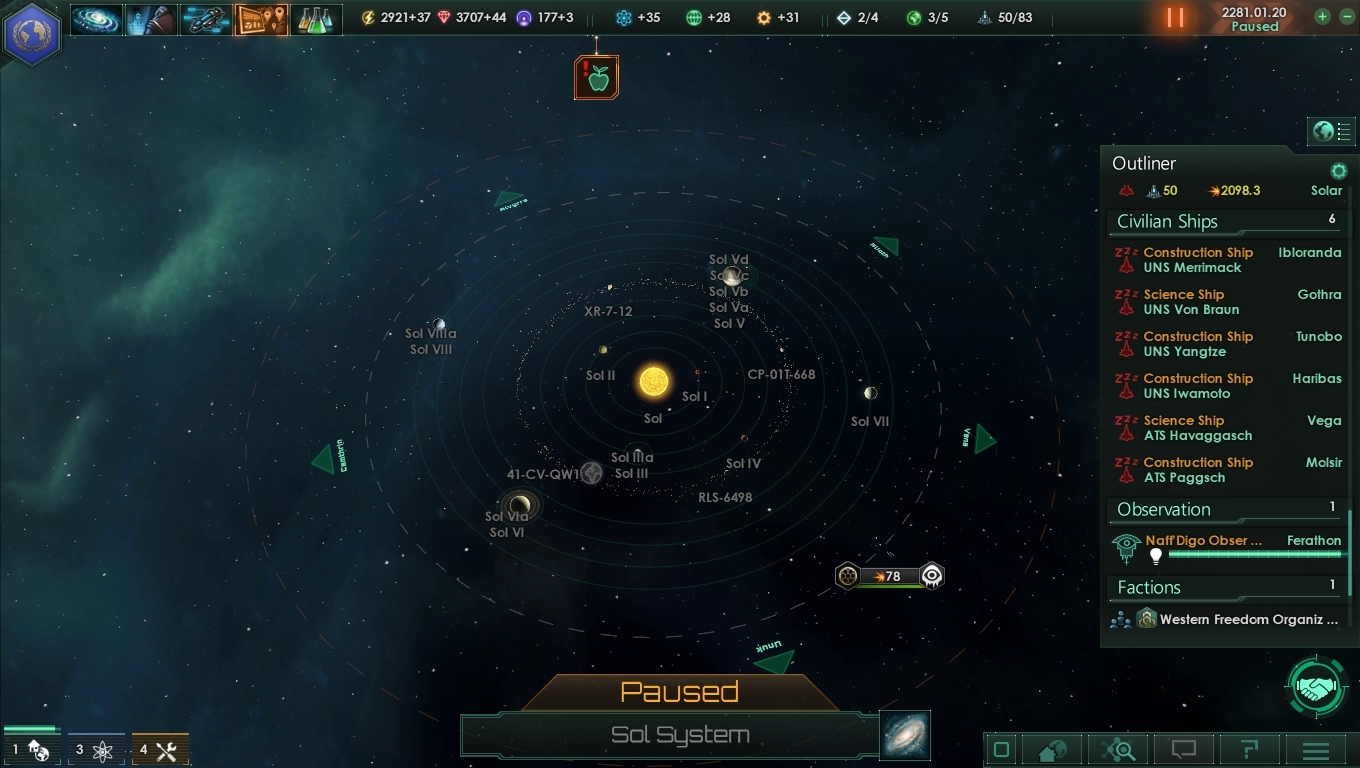Increase game speed with the plus button
1360x768 pixels.
click(1323, 17)
